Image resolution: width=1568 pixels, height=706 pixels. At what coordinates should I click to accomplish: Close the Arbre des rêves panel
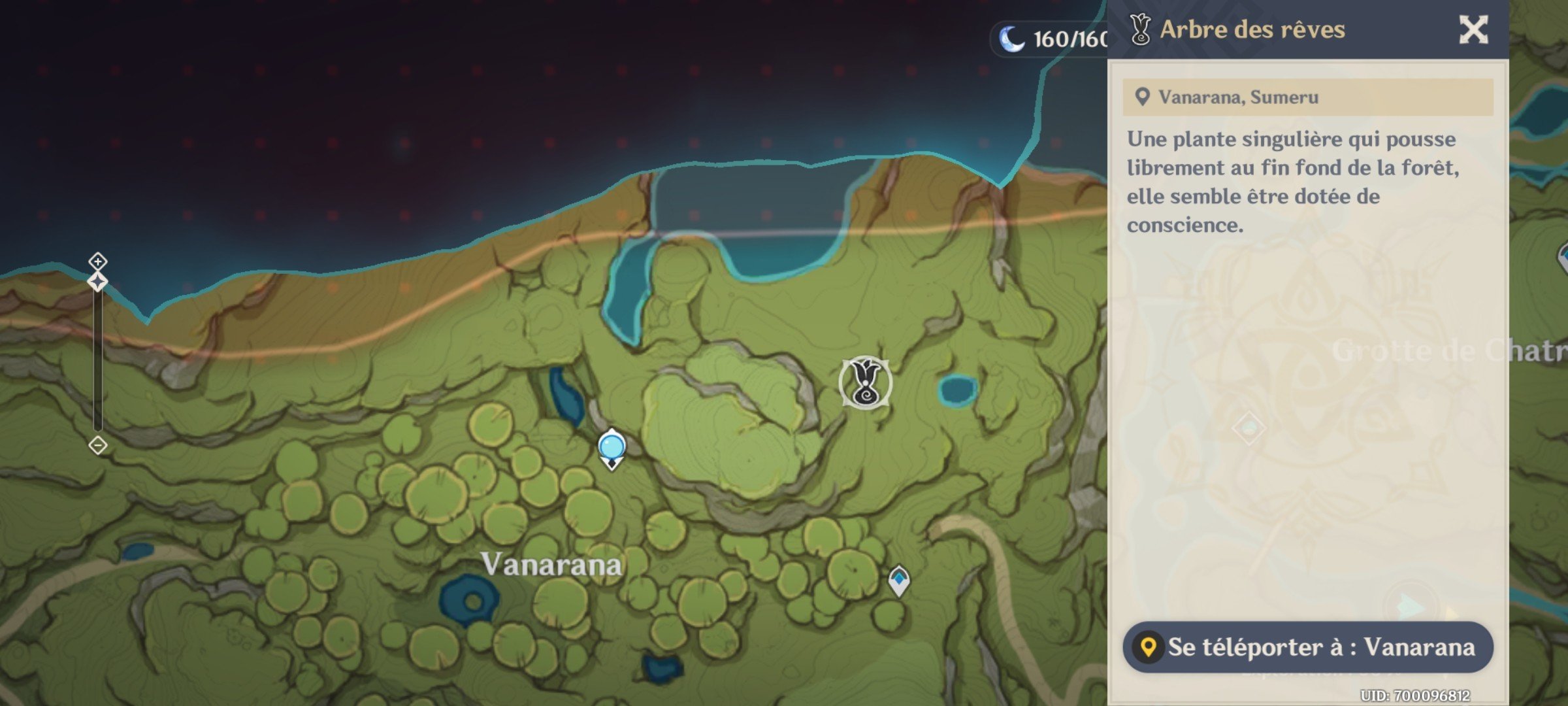1473,30
